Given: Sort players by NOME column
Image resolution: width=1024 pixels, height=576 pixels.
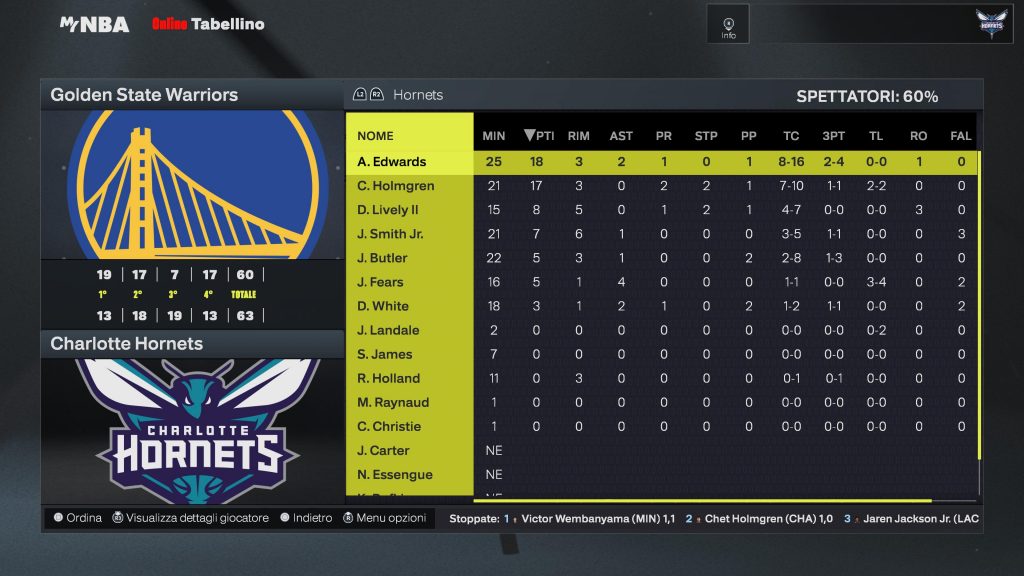Looking at the screenshot, I should point(375,136).
